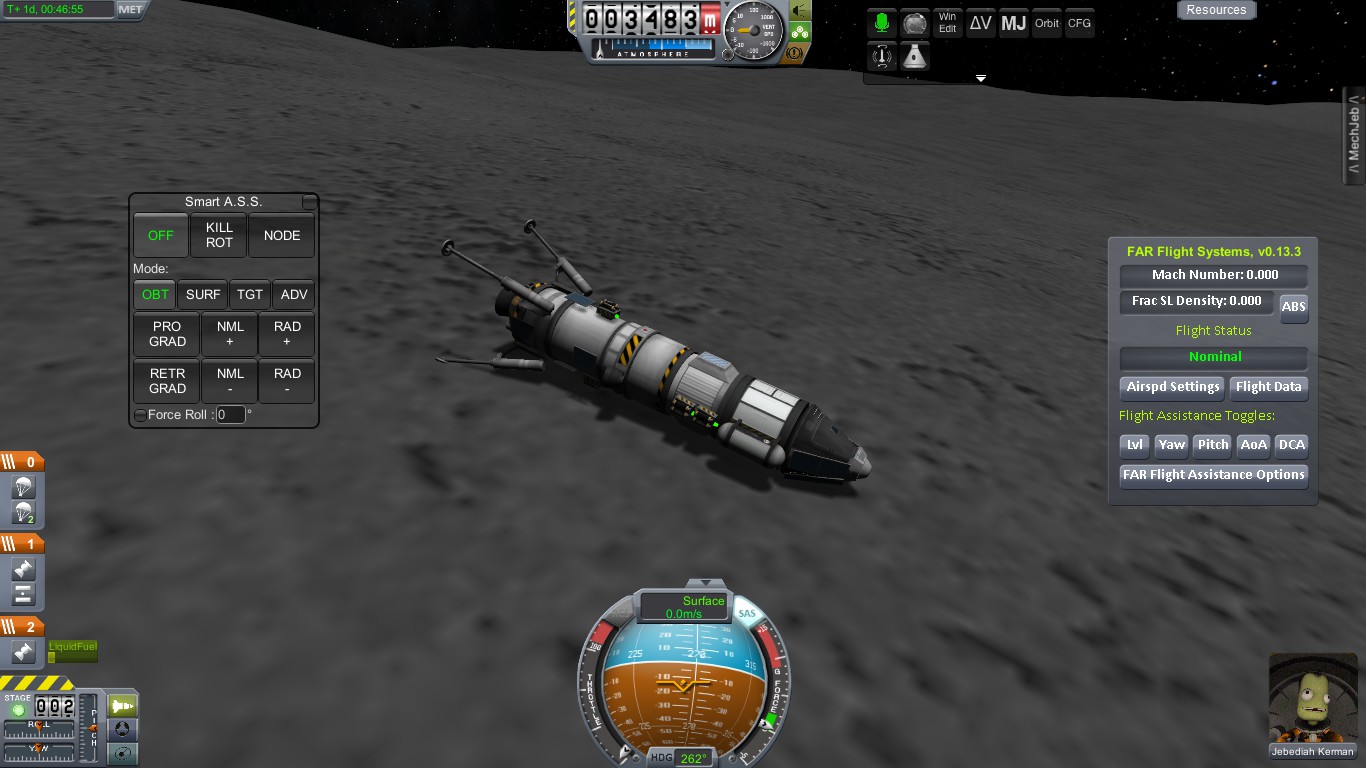Turn Smart A.S.S. to OFF
1366x768 pixels.
coord(161,236)
